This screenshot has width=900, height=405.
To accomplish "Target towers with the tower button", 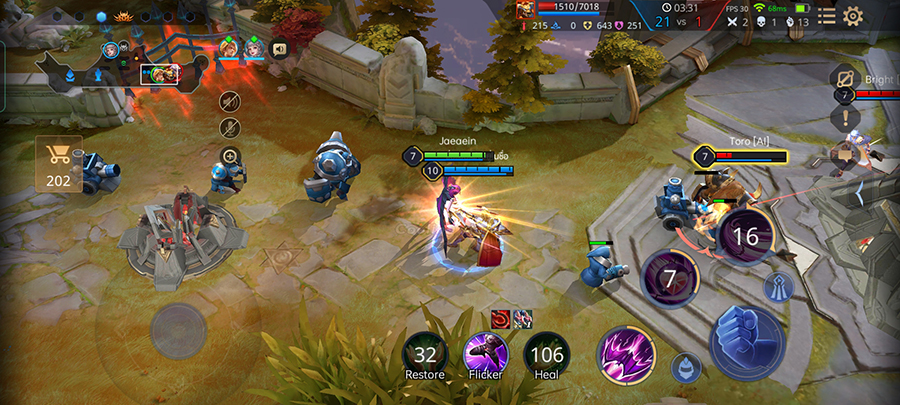I will click(x=779, y=288).
